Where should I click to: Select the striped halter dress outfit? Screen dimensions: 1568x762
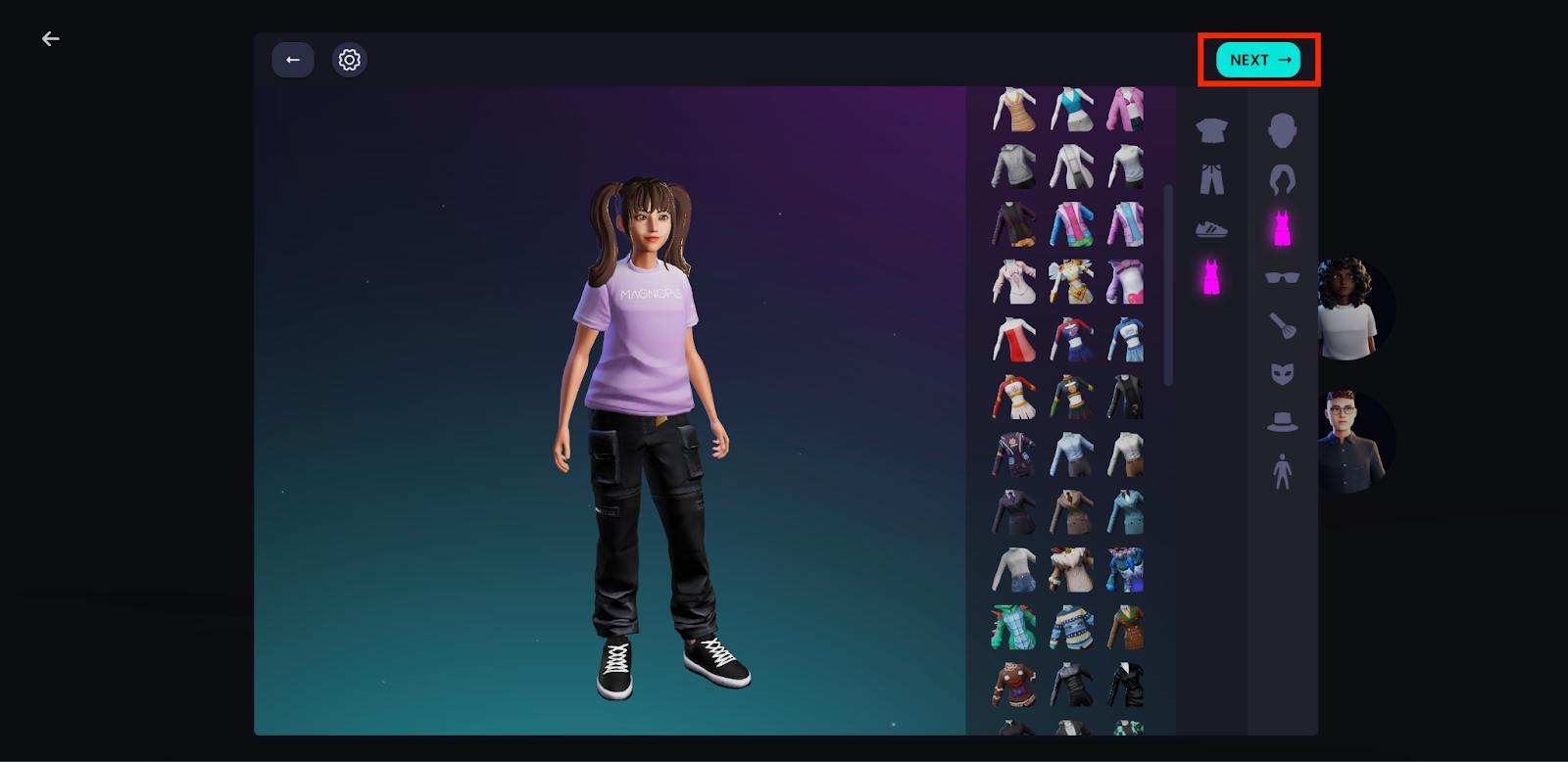pyautogui.click(x=1013, y=110)
